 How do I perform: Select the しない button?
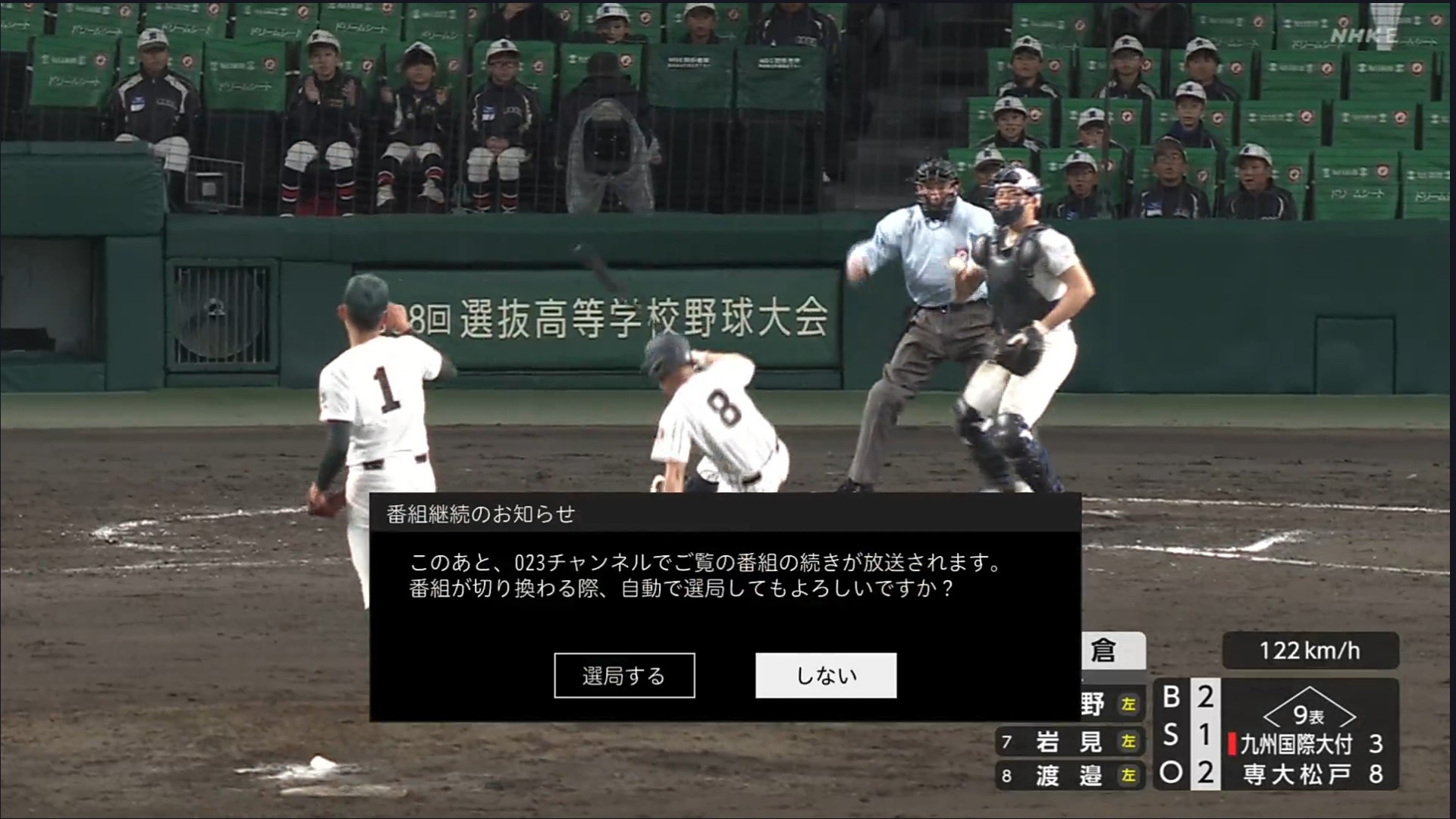pyautogui.click(x=826, y=675)
